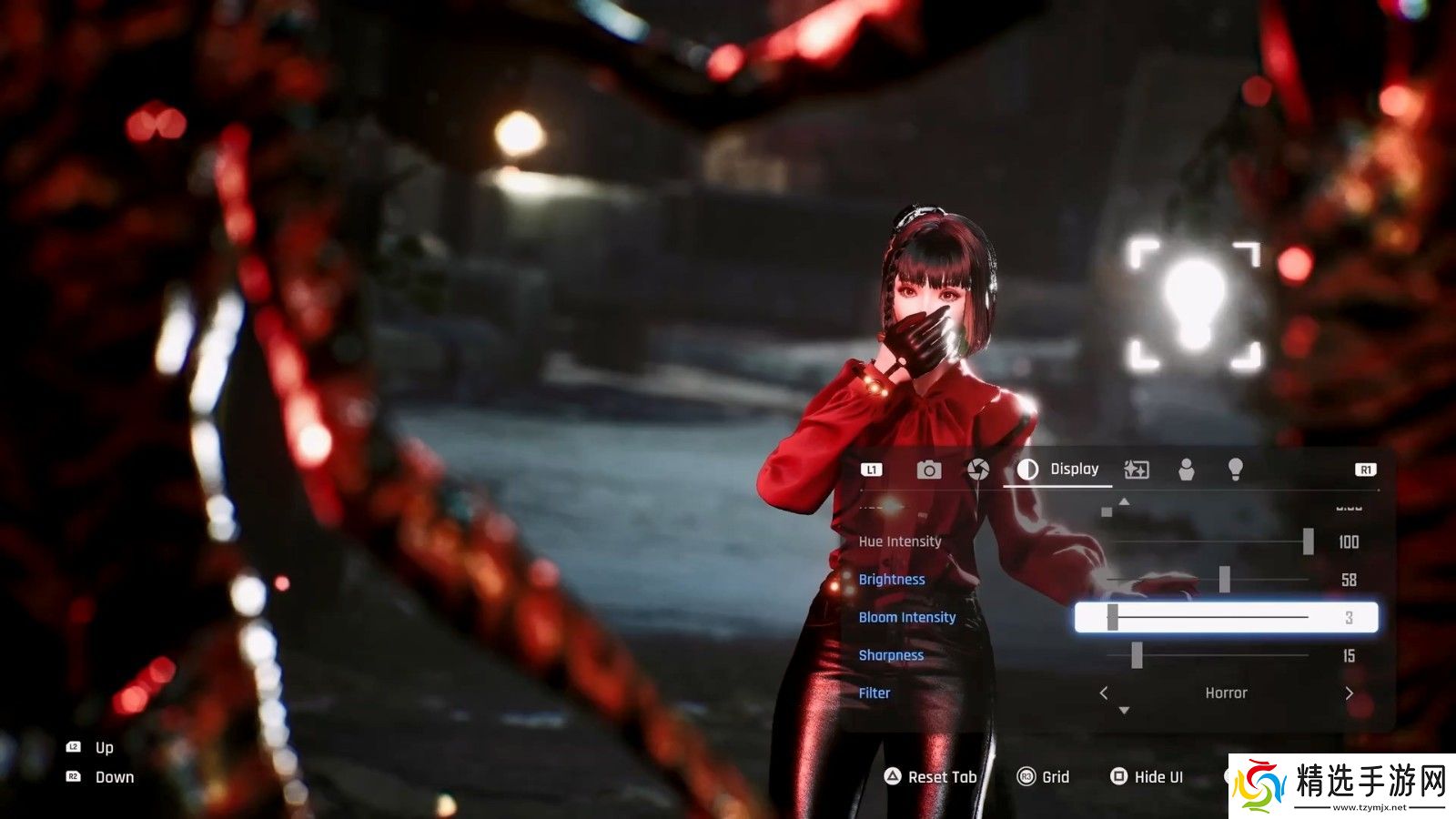The width and height of the screenshot is (1456, 819).
Task: Open the light bulb lighting tab
Action: [1235, 470]
